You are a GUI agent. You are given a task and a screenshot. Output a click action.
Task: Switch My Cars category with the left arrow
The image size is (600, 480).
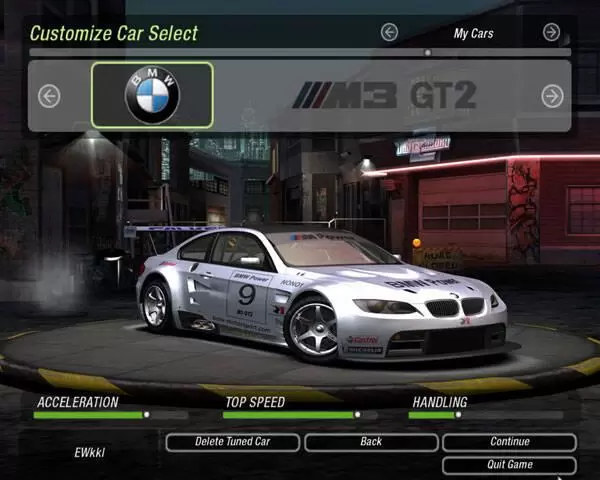point(389,33)
